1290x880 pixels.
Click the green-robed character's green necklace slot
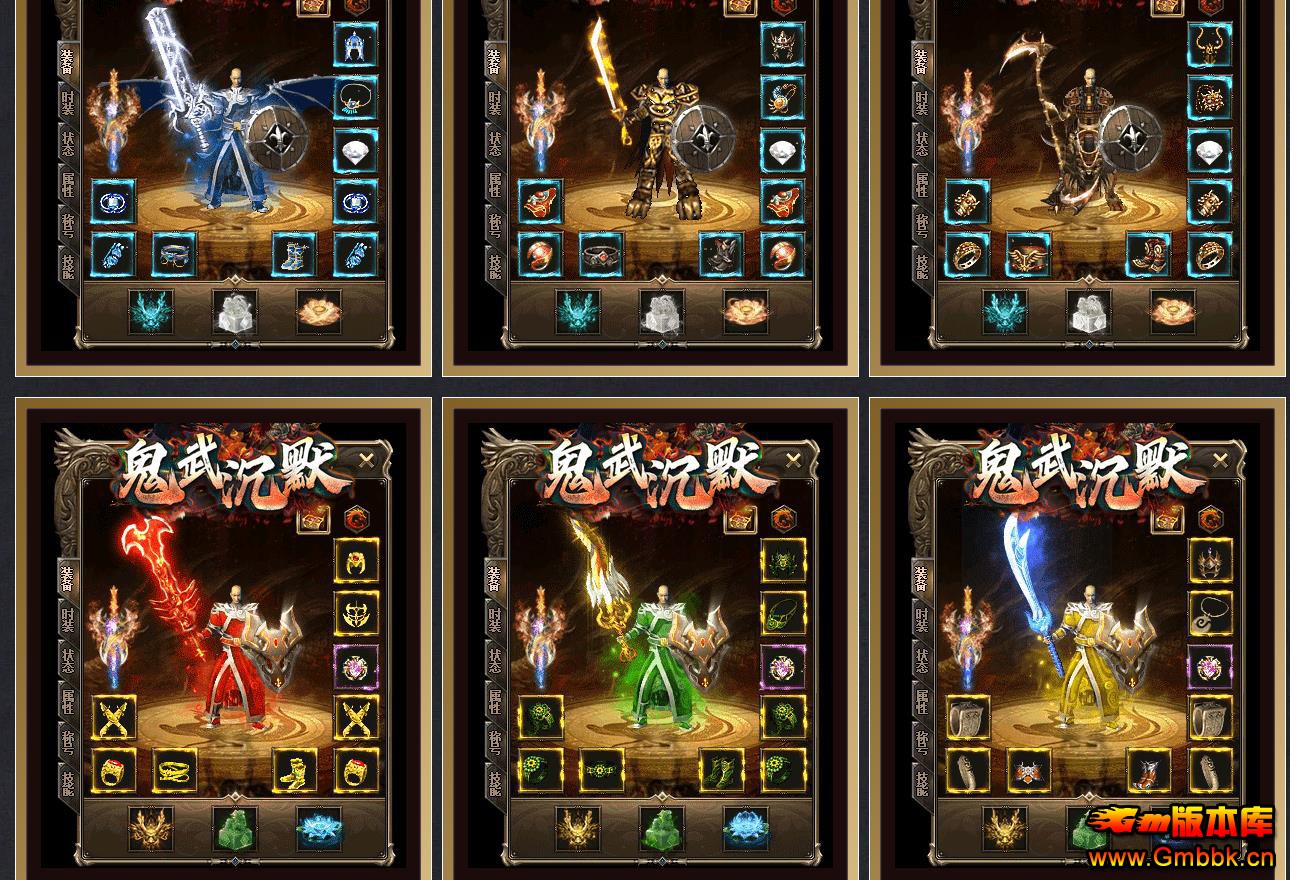tap(783, 614)
